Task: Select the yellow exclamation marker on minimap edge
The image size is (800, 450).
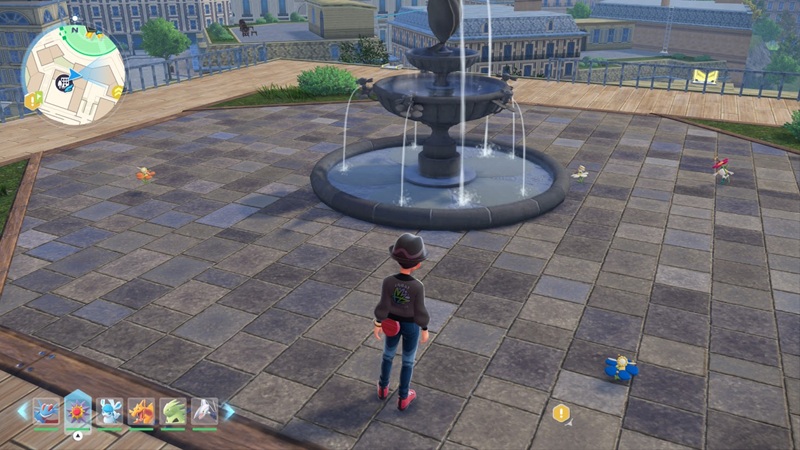Action: 33,99
